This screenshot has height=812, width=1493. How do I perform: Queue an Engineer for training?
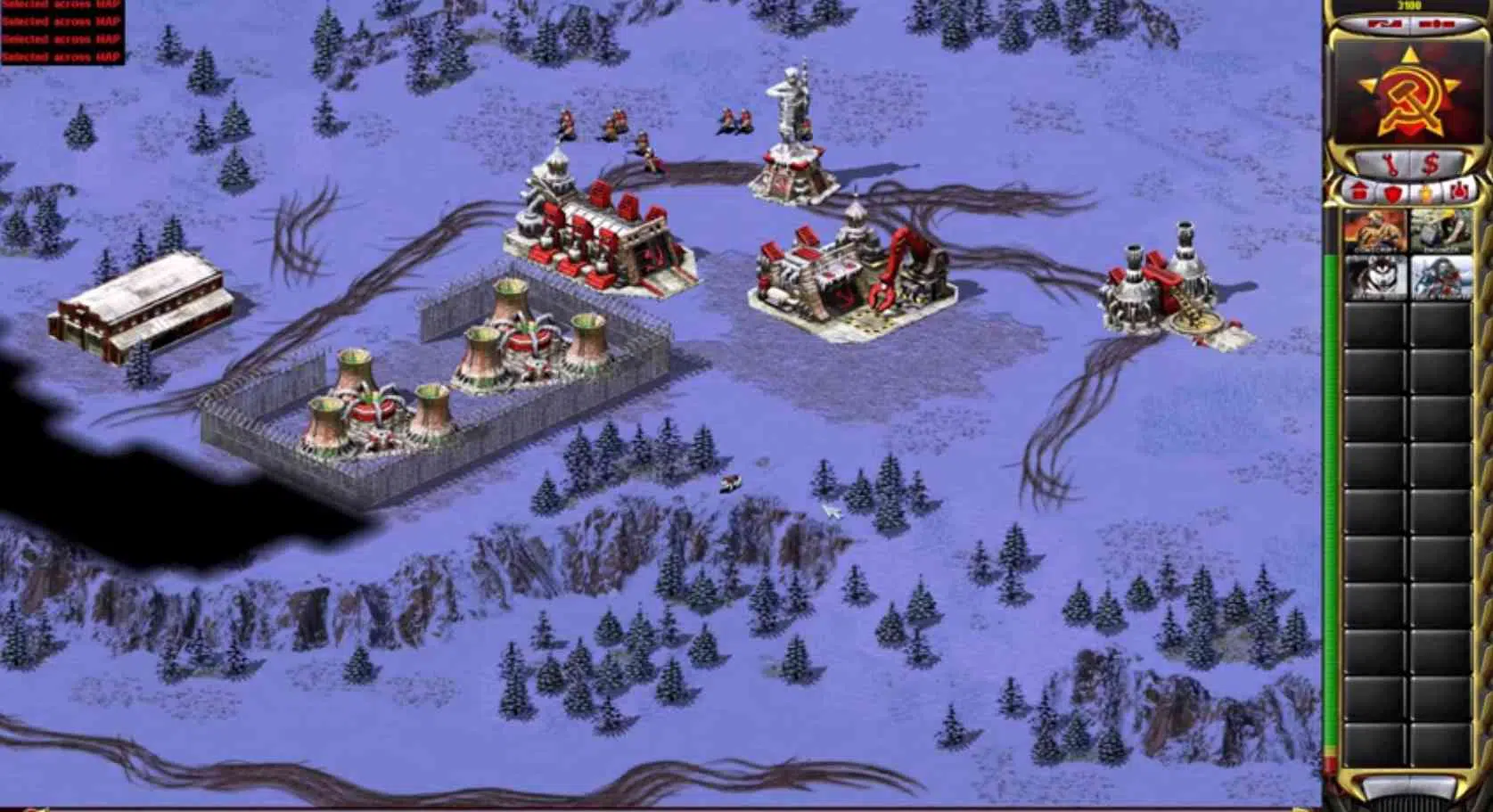1440,230
